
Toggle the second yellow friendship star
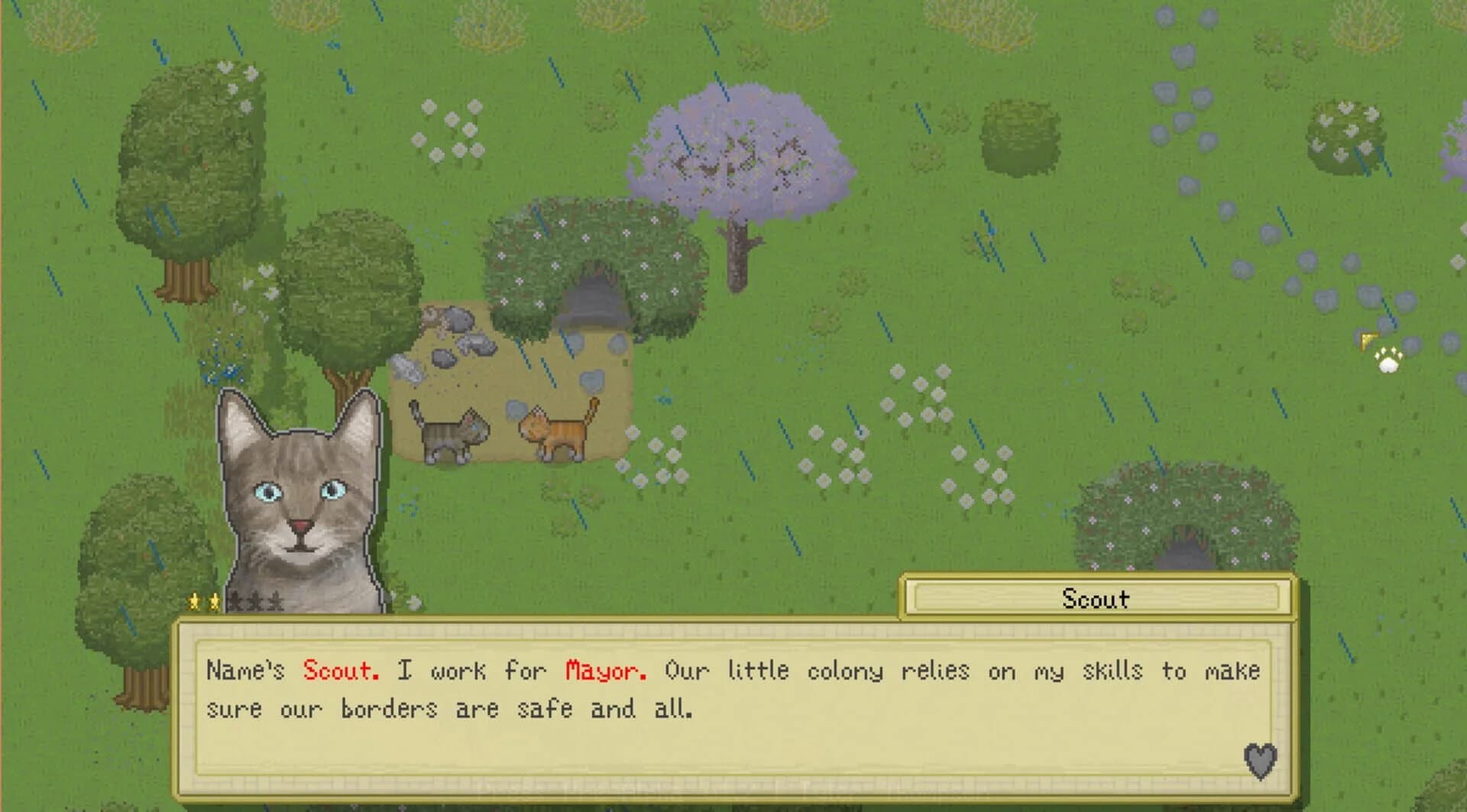coord(214,600)
